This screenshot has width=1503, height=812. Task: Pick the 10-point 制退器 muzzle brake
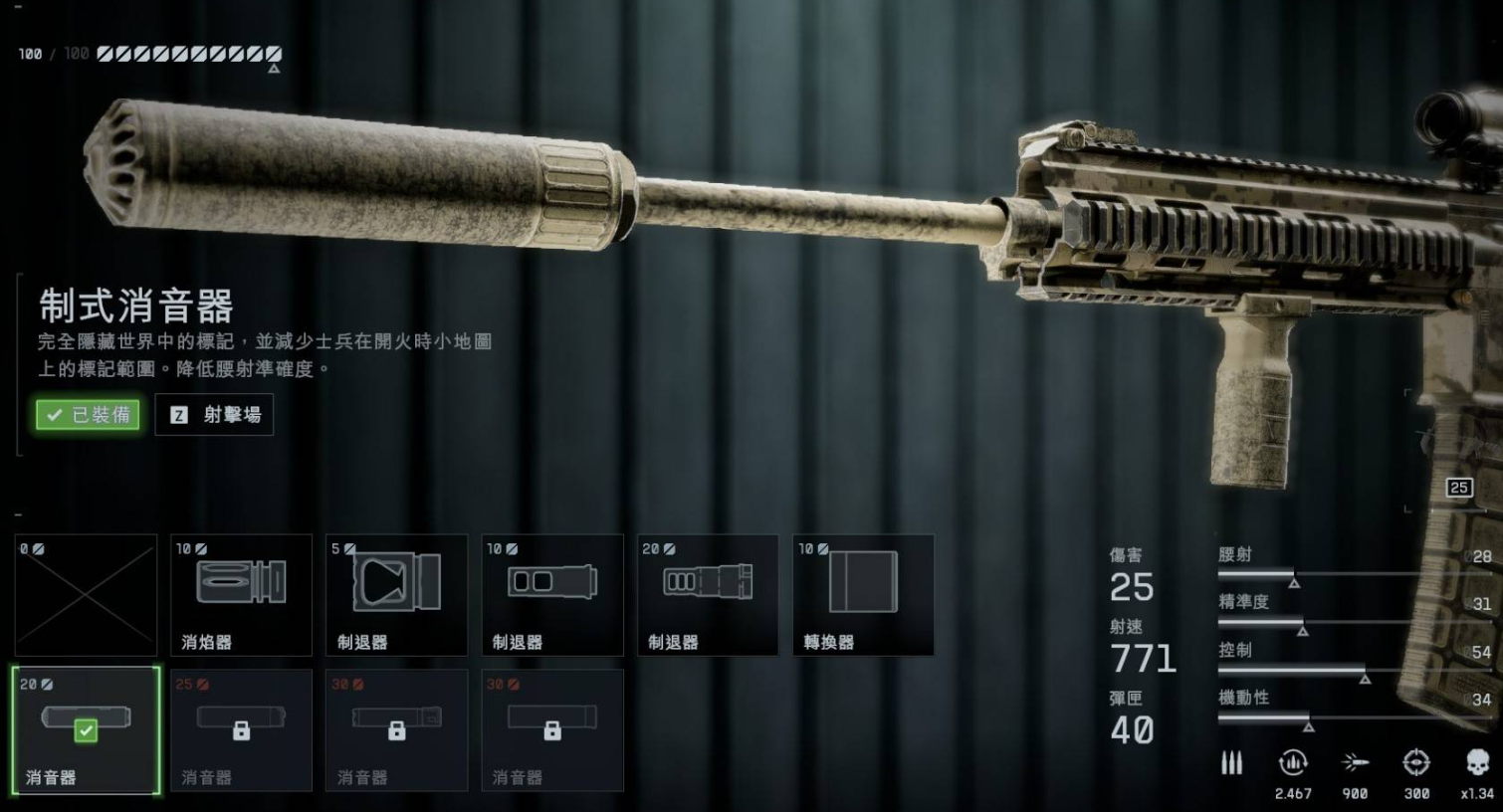[x=551, y=595]
